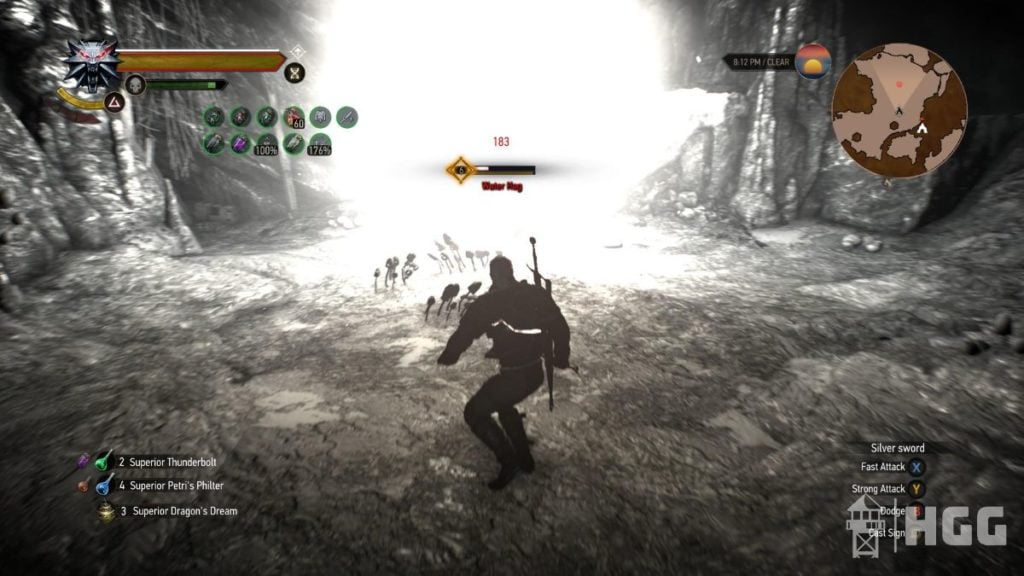Click the buff icon showing 100%
This screenshot has width=1024, height=576.
(267, 144)
